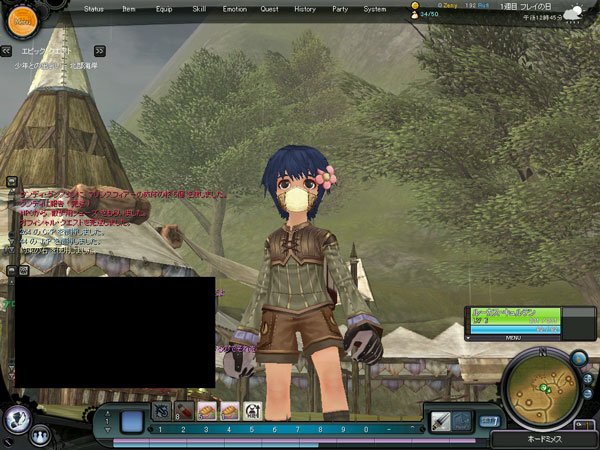Open the System menu
The image size is (600, 450).
point(375,8)
